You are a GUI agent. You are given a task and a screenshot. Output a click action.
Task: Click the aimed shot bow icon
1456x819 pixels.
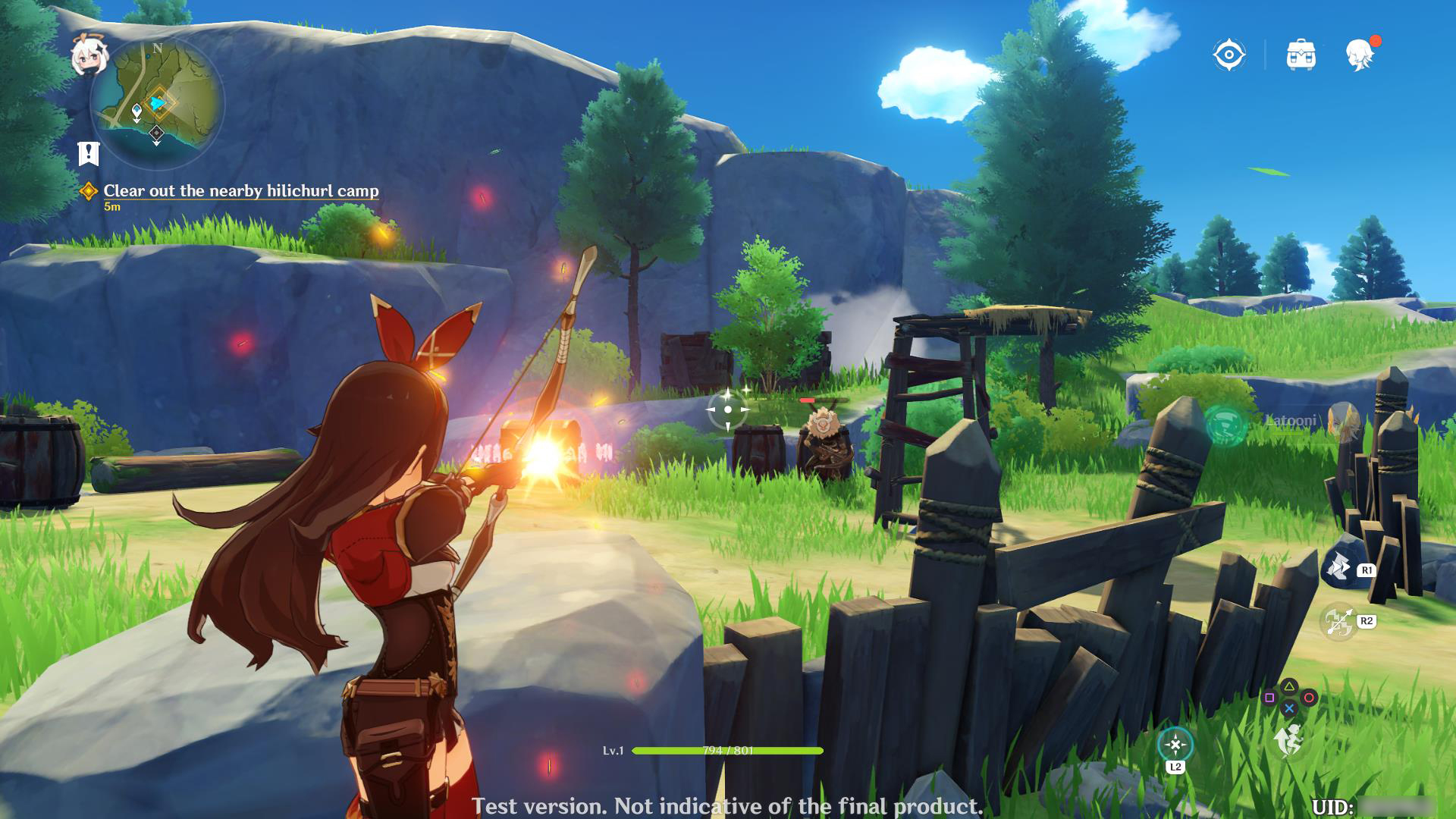[x=1338, y=622]
